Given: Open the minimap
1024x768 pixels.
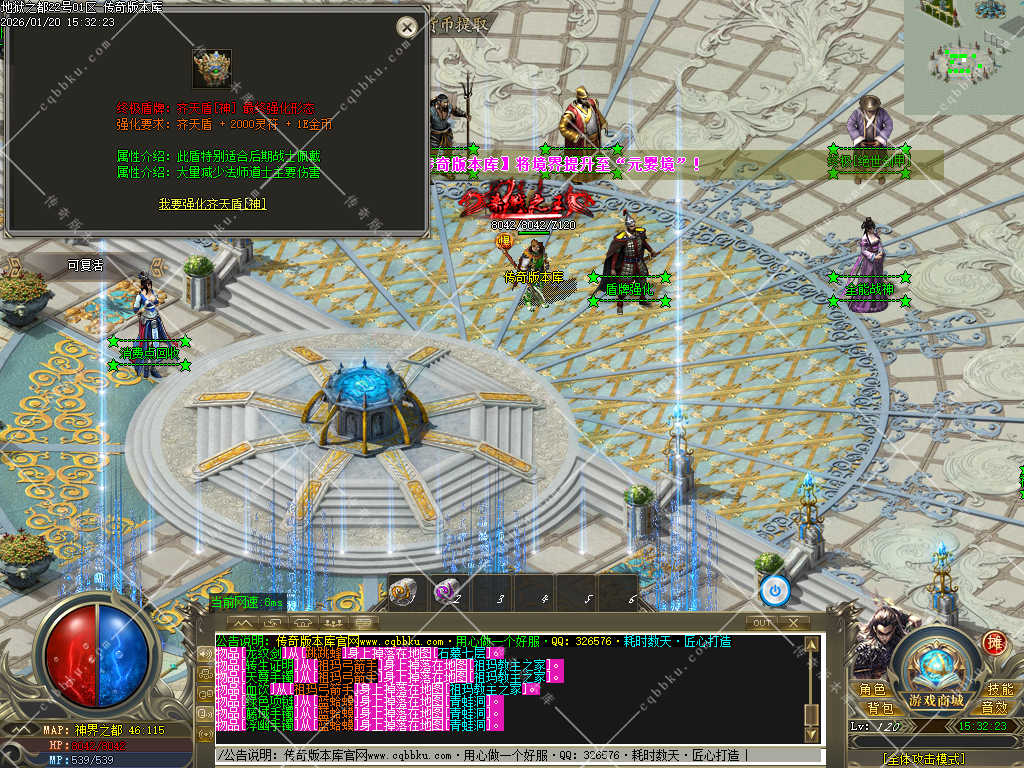Looking at the screenshot, I should tap(963, 55).
